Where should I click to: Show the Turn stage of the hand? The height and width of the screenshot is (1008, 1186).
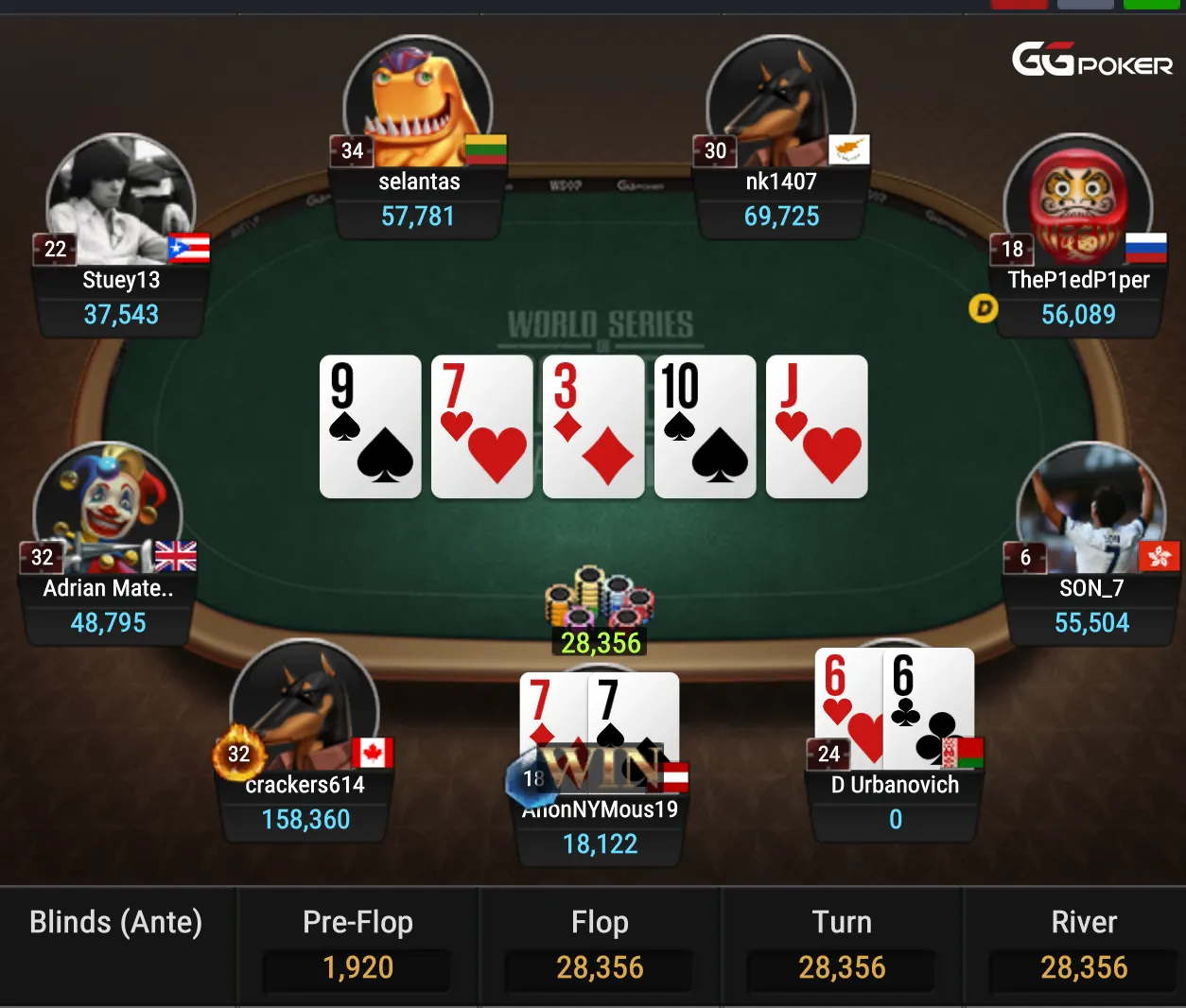(x=842, y=945)
